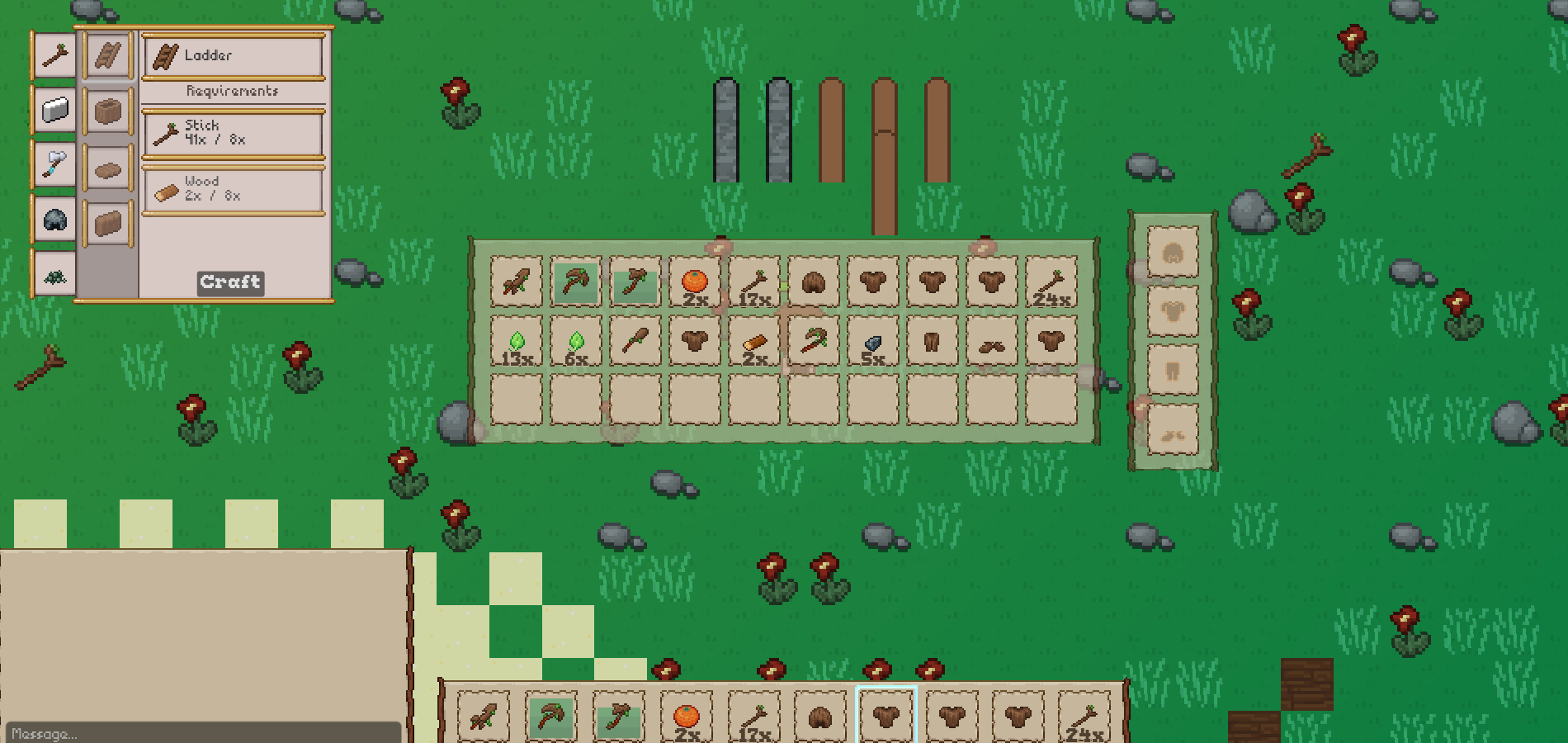The width and height of the screenshot is (1568, 743).
Task: Choose the wooden leggings in the inventory
Action: point(933,342)
